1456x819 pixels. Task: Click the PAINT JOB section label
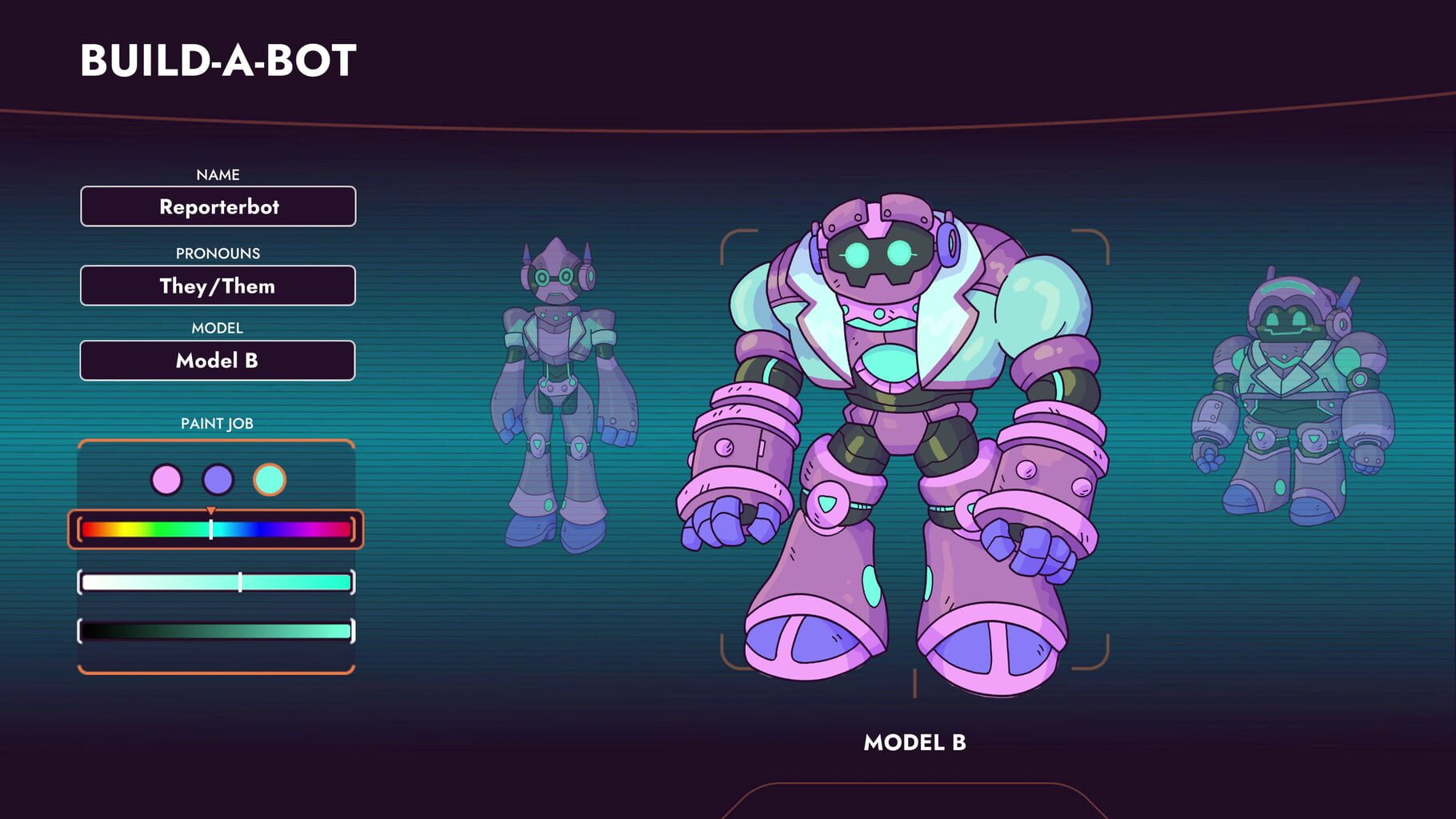coord(217,424)
